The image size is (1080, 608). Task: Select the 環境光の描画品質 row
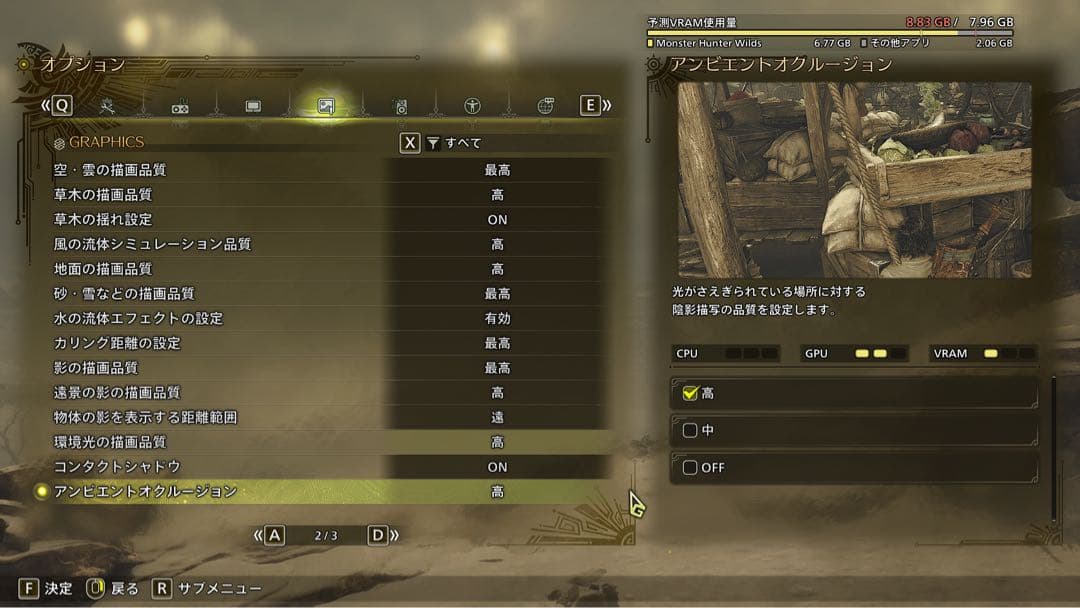point(330,442)
